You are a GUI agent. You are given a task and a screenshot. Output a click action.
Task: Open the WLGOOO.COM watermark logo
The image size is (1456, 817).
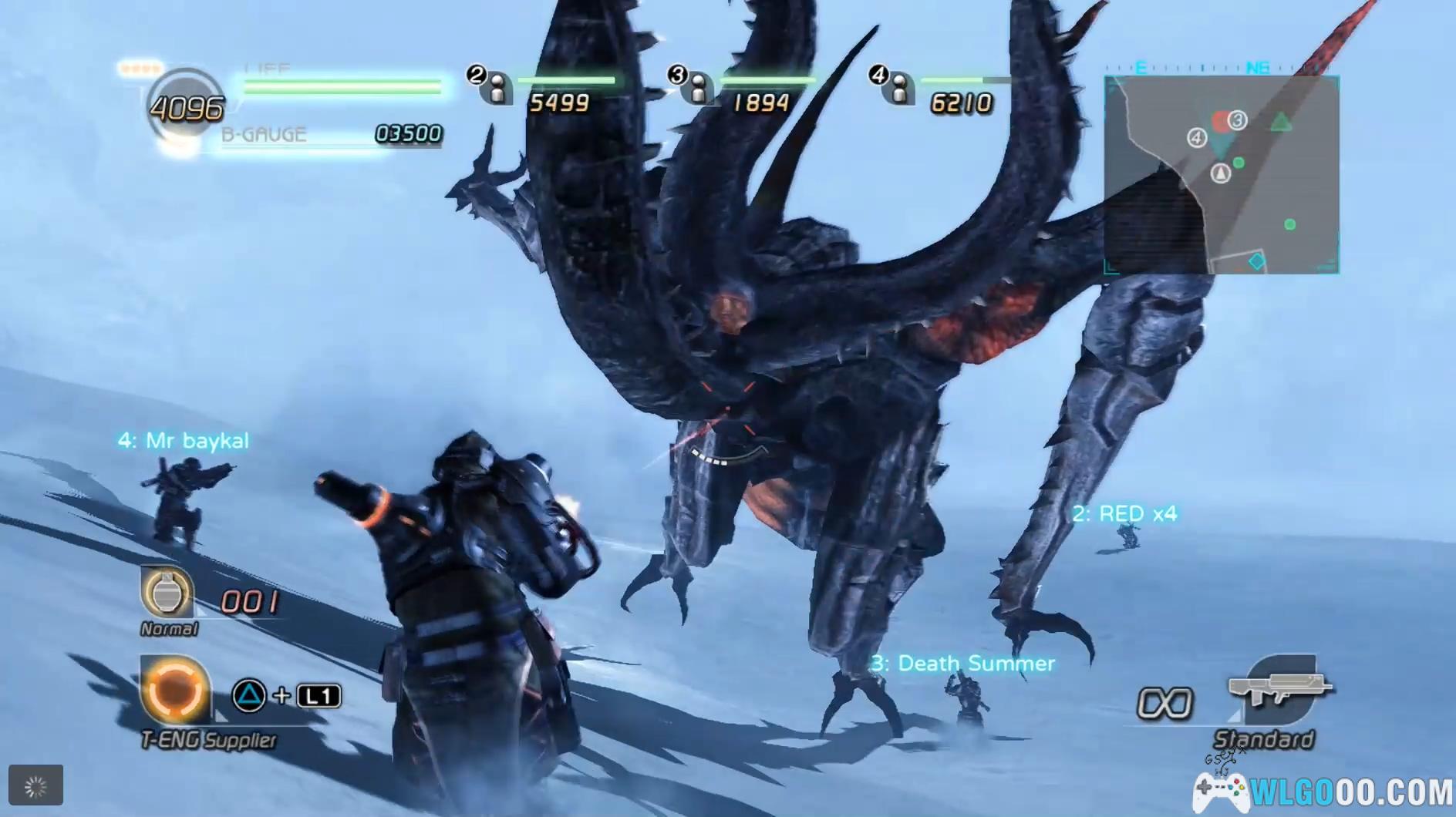tap(1323, 791)
